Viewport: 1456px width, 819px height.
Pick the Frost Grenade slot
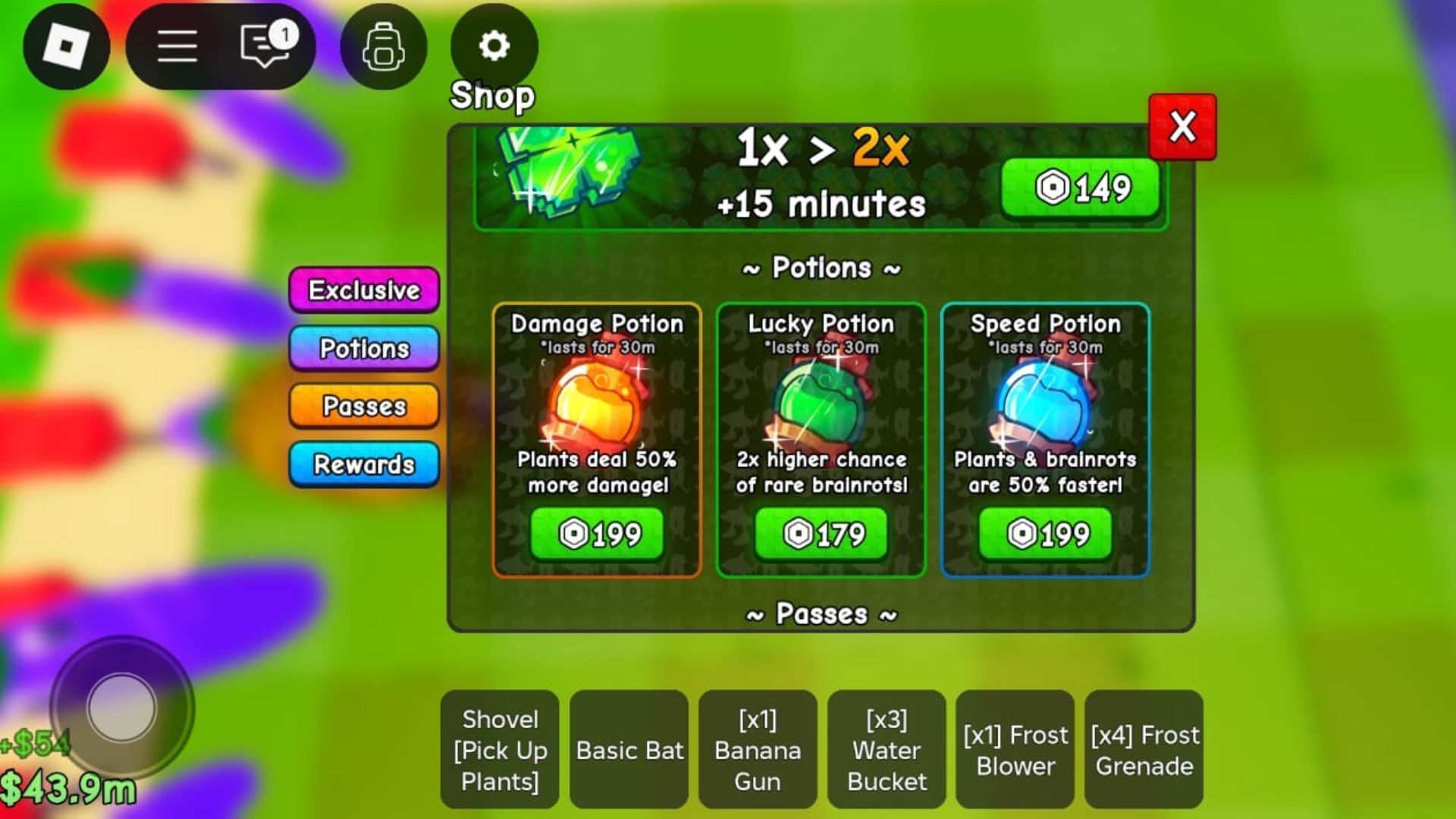(x=1144, y=749)
